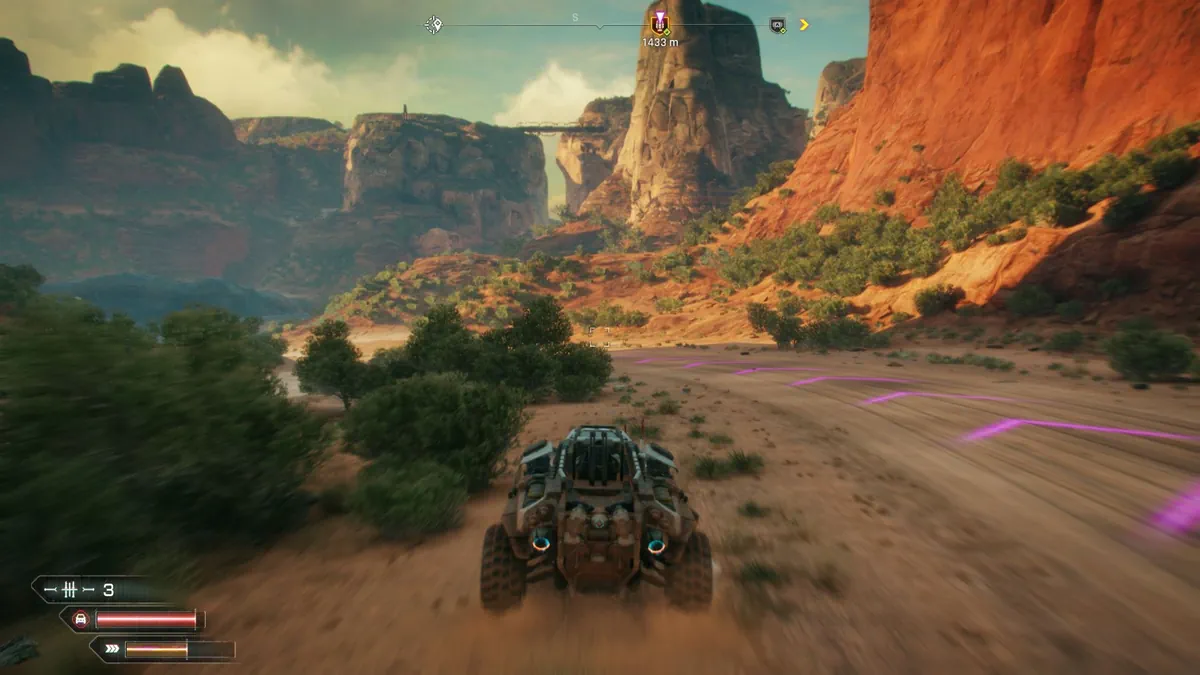Click the yellow arrow at the compass edge
This screenshot has height=675, width=1200.
pos(804,25)
